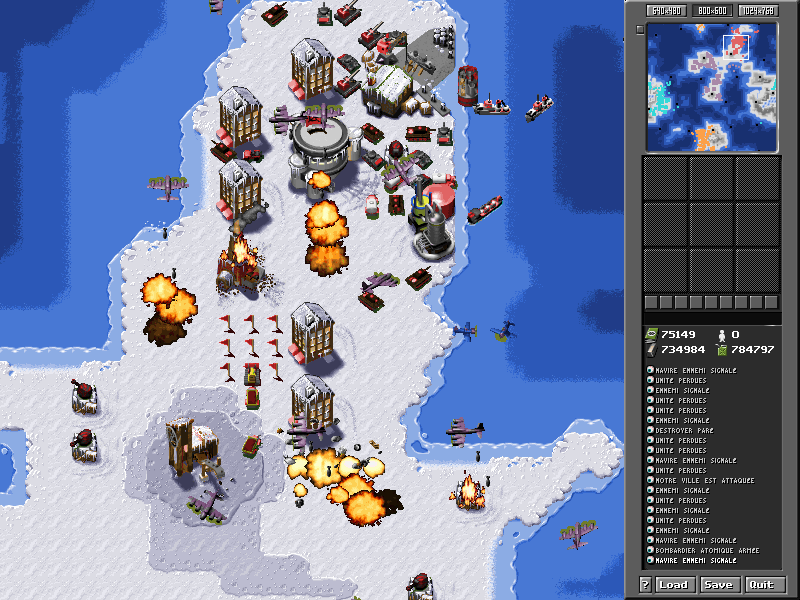The image size is (800, 600).
Task: Change resolution to 1024x768
Action: pos(759,11)
